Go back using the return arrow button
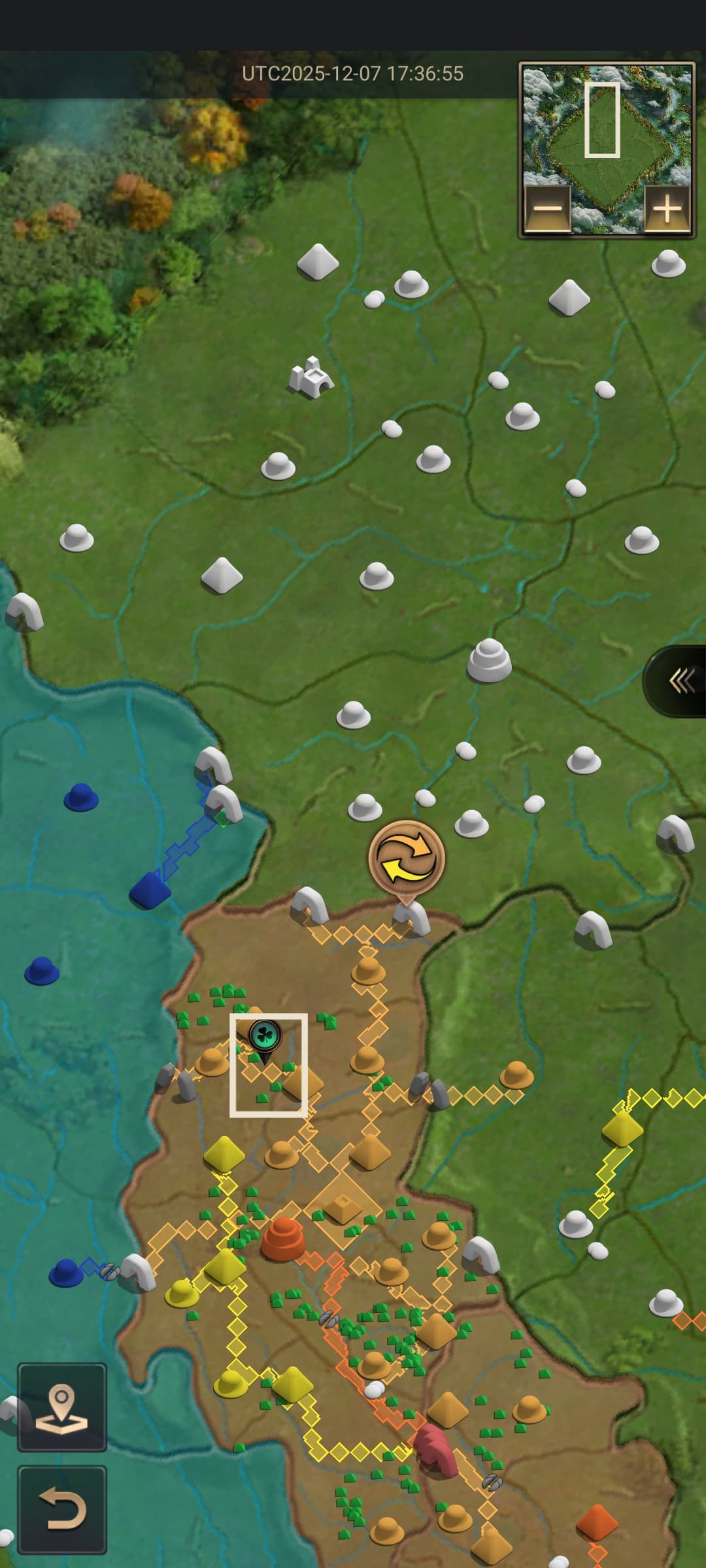The height and width of the screenshot is (1568, 706). tap(62, 1509)
